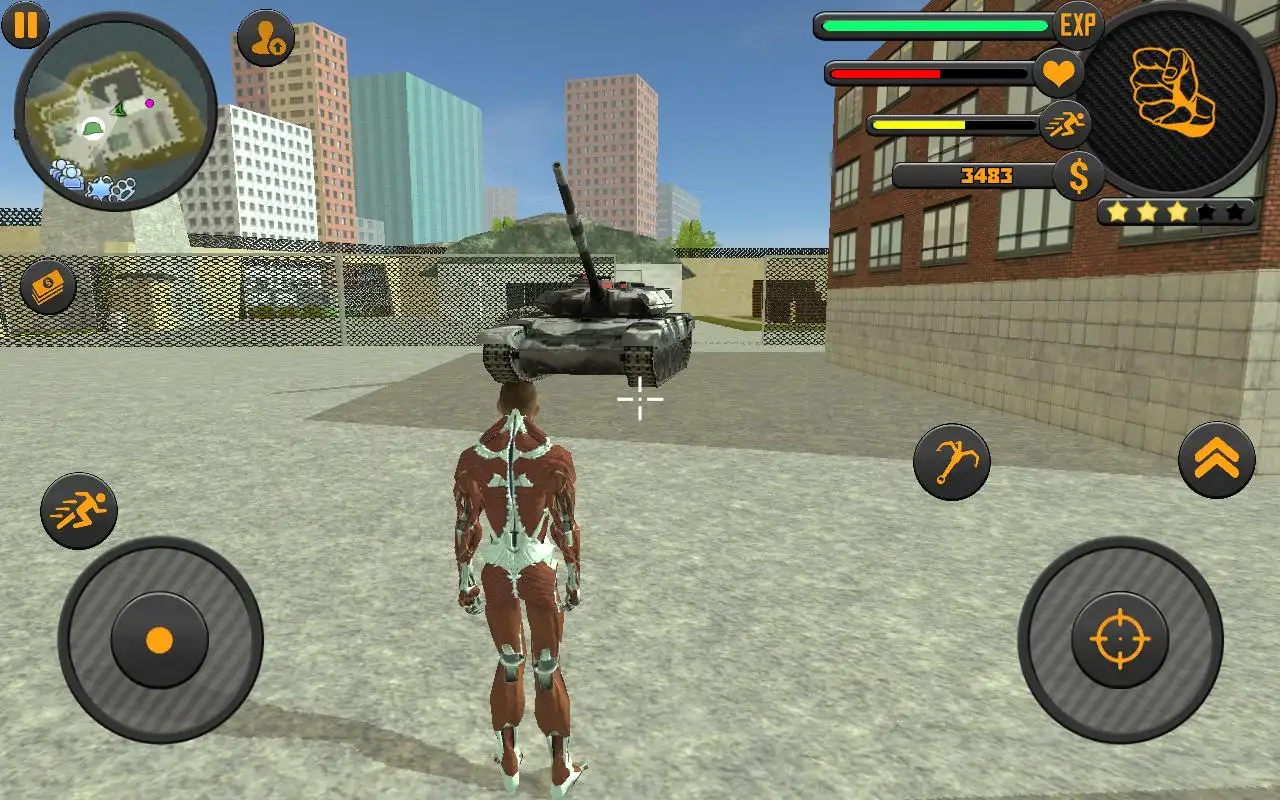This screenshot has width=1280, height=800.
Task: Tap the sprint running icon
Action: (x=80, y=510)
